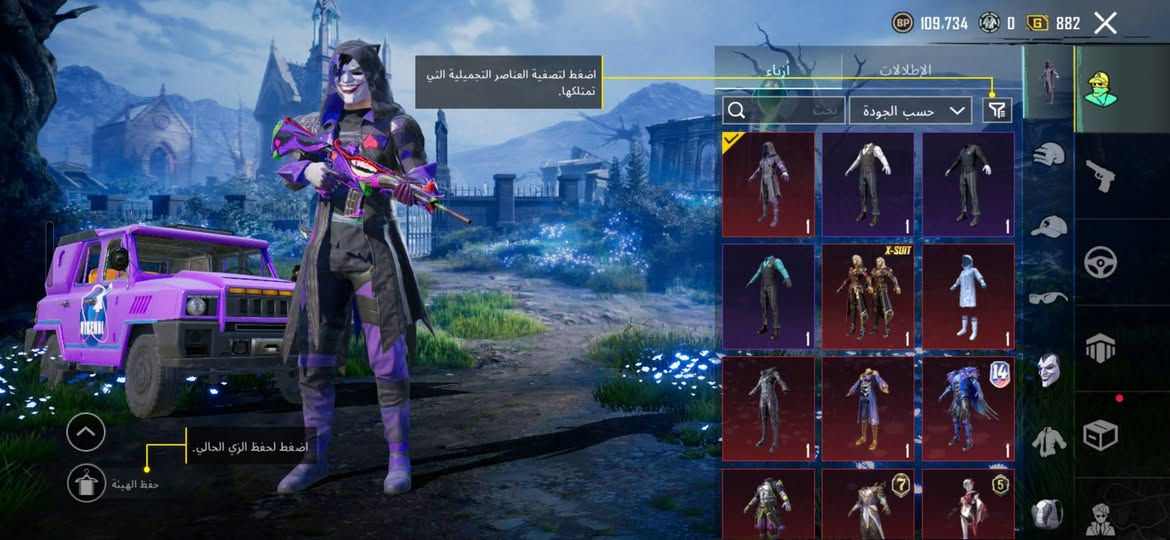Save the current outfit with the hanger button
Screen dimensions: 1170x540
pos(86,483)
